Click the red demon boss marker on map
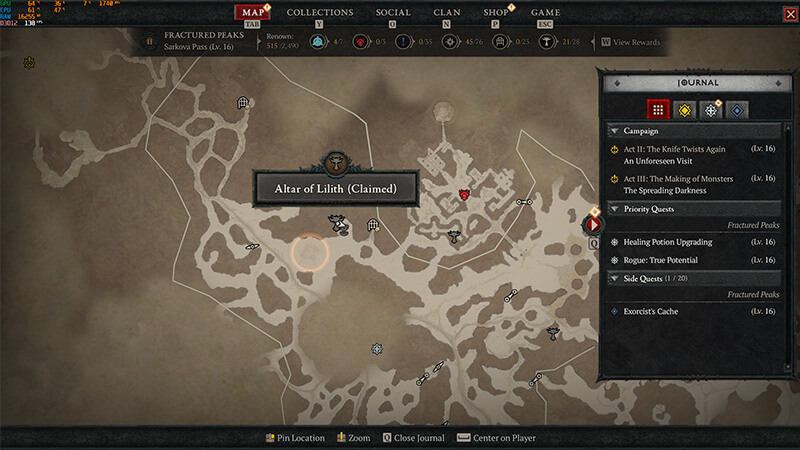Viewport: 800px width, 450px height. click(464, 194)
